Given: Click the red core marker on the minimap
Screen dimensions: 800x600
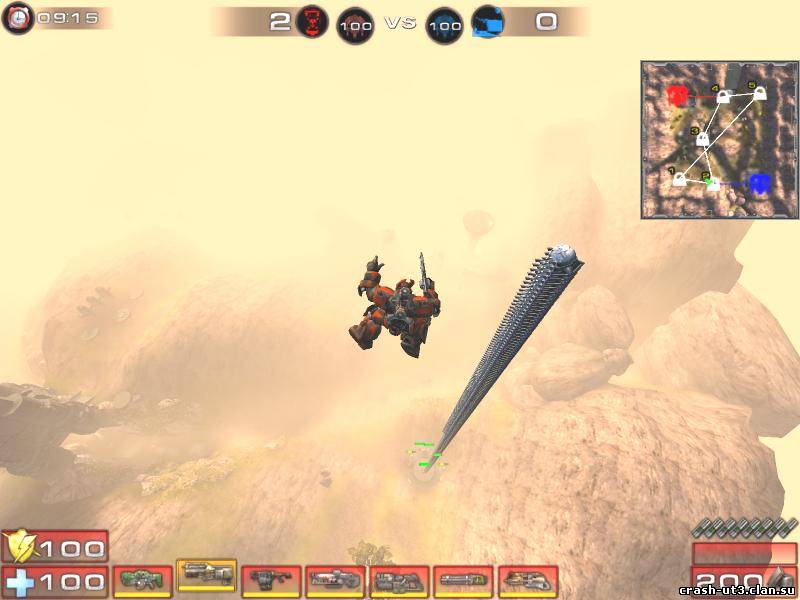Looking at the screenshot, I should [679, 96].
